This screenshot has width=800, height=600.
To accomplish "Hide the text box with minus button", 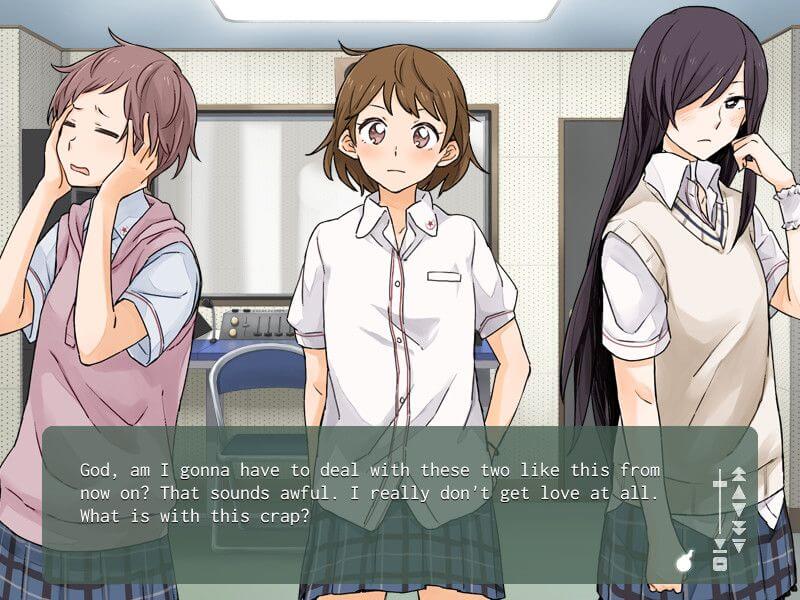I will [719, 564].
